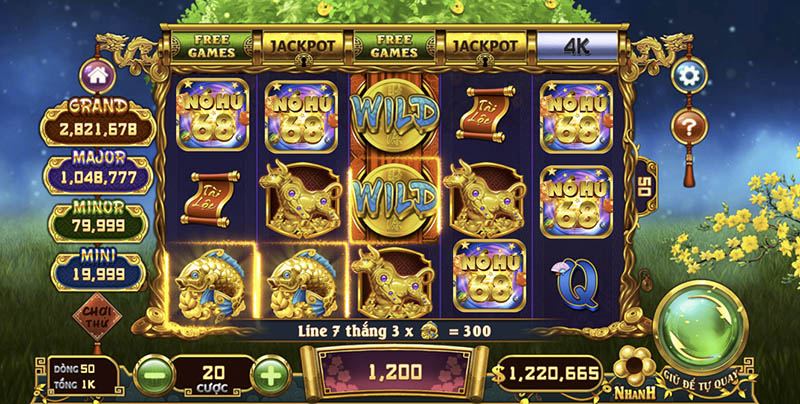Decrease the bet with the minus button

coord(150,374)
